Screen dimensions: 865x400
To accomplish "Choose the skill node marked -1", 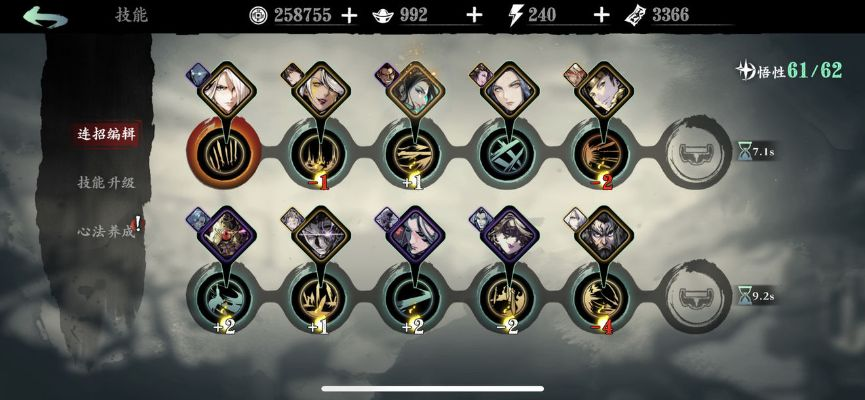I will (319, 153).
